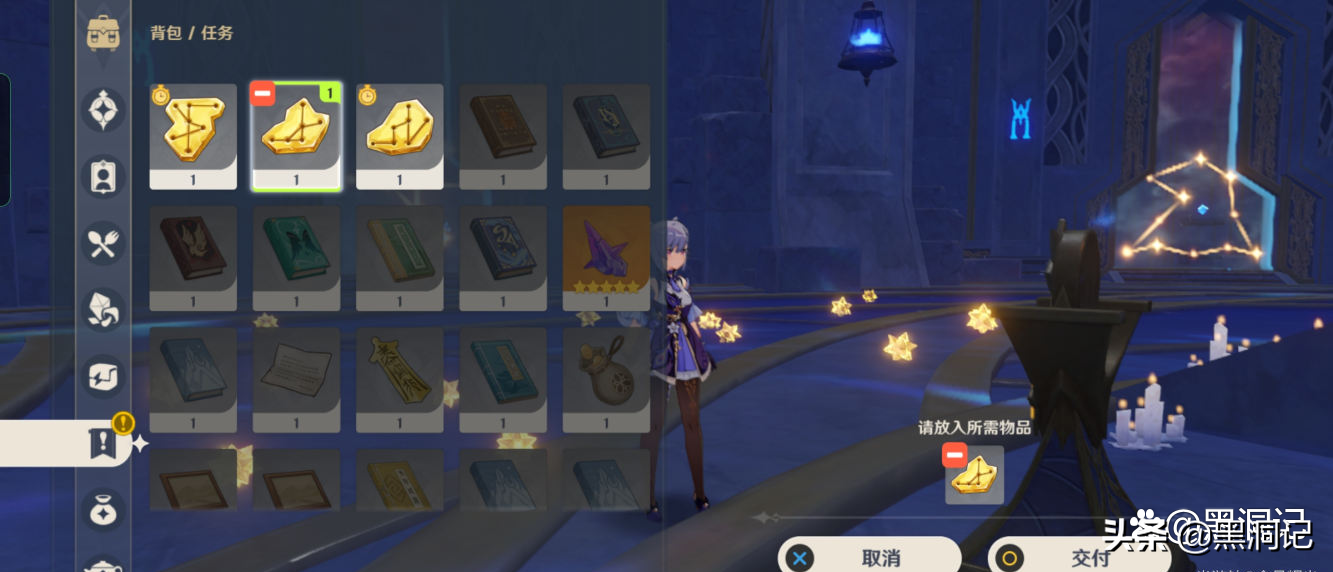Image resolution: width=1333 pixels, height=572 pixels.
Task: Switch to the gadgets tab
Action: pos(104,376)
